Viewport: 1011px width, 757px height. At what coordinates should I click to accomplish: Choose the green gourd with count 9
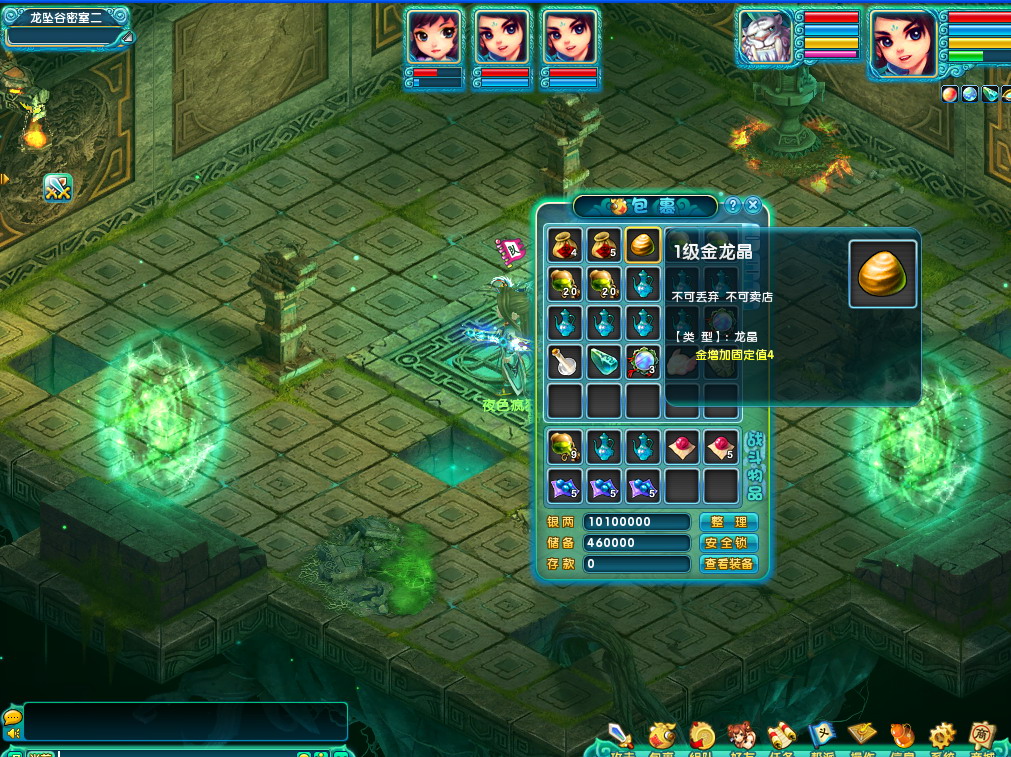tap(565, 447)
